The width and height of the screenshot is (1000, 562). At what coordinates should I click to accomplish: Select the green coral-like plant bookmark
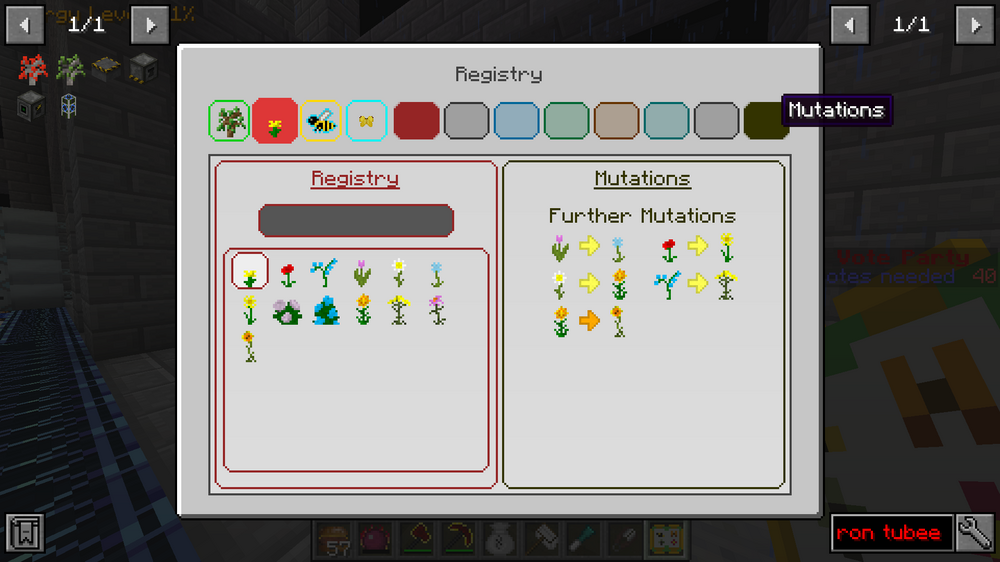coord(69,69)
